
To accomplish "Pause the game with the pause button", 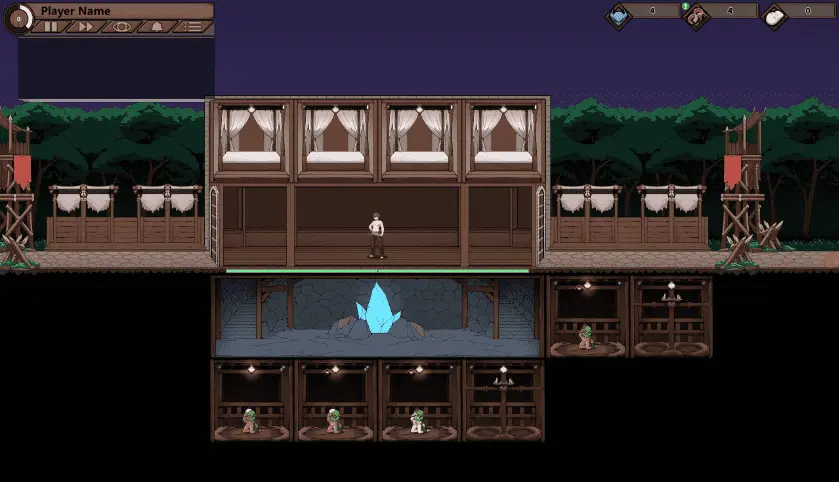I will (x=50, y=27).
